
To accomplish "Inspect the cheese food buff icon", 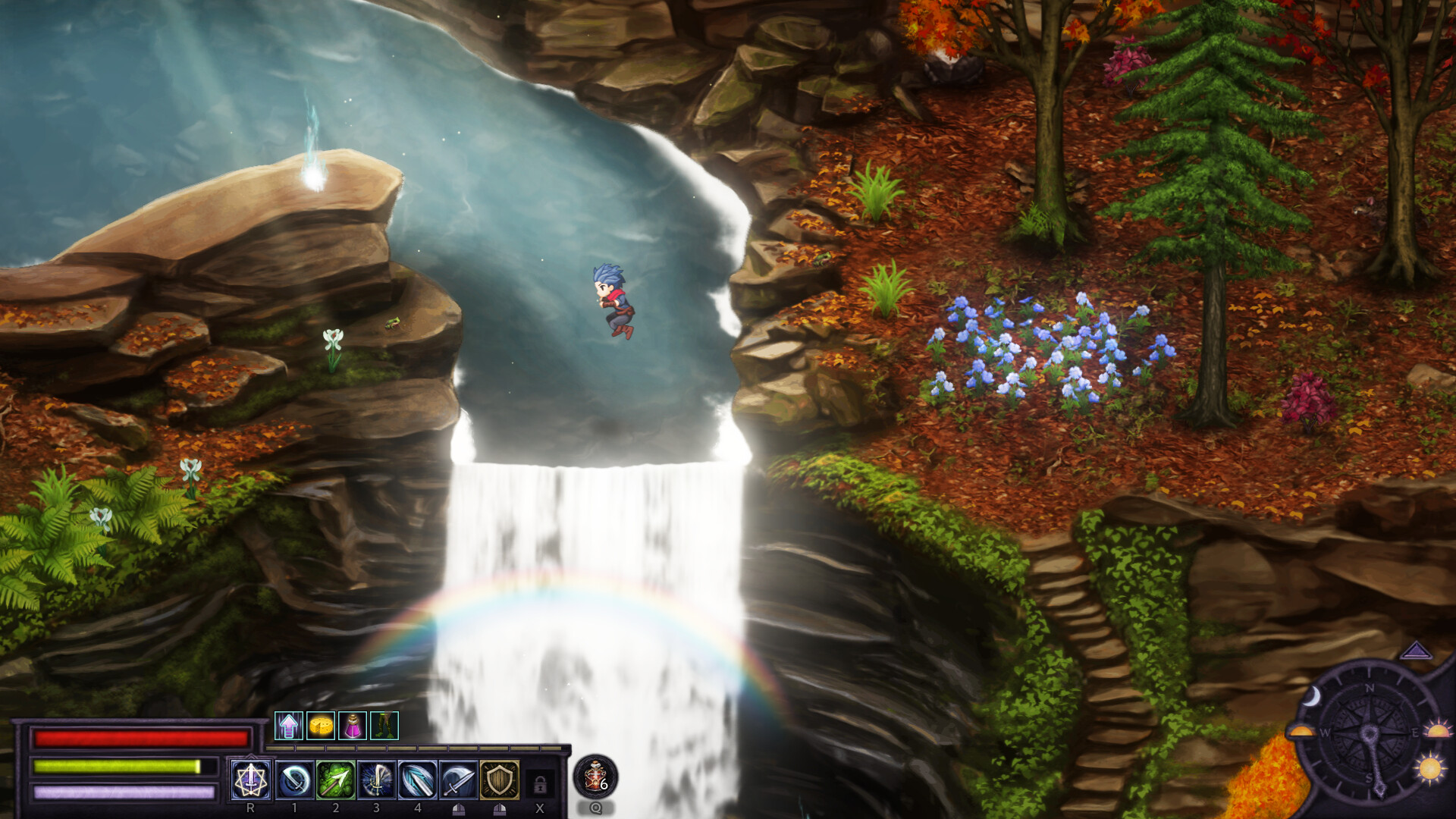I will (x=321, y=726).
